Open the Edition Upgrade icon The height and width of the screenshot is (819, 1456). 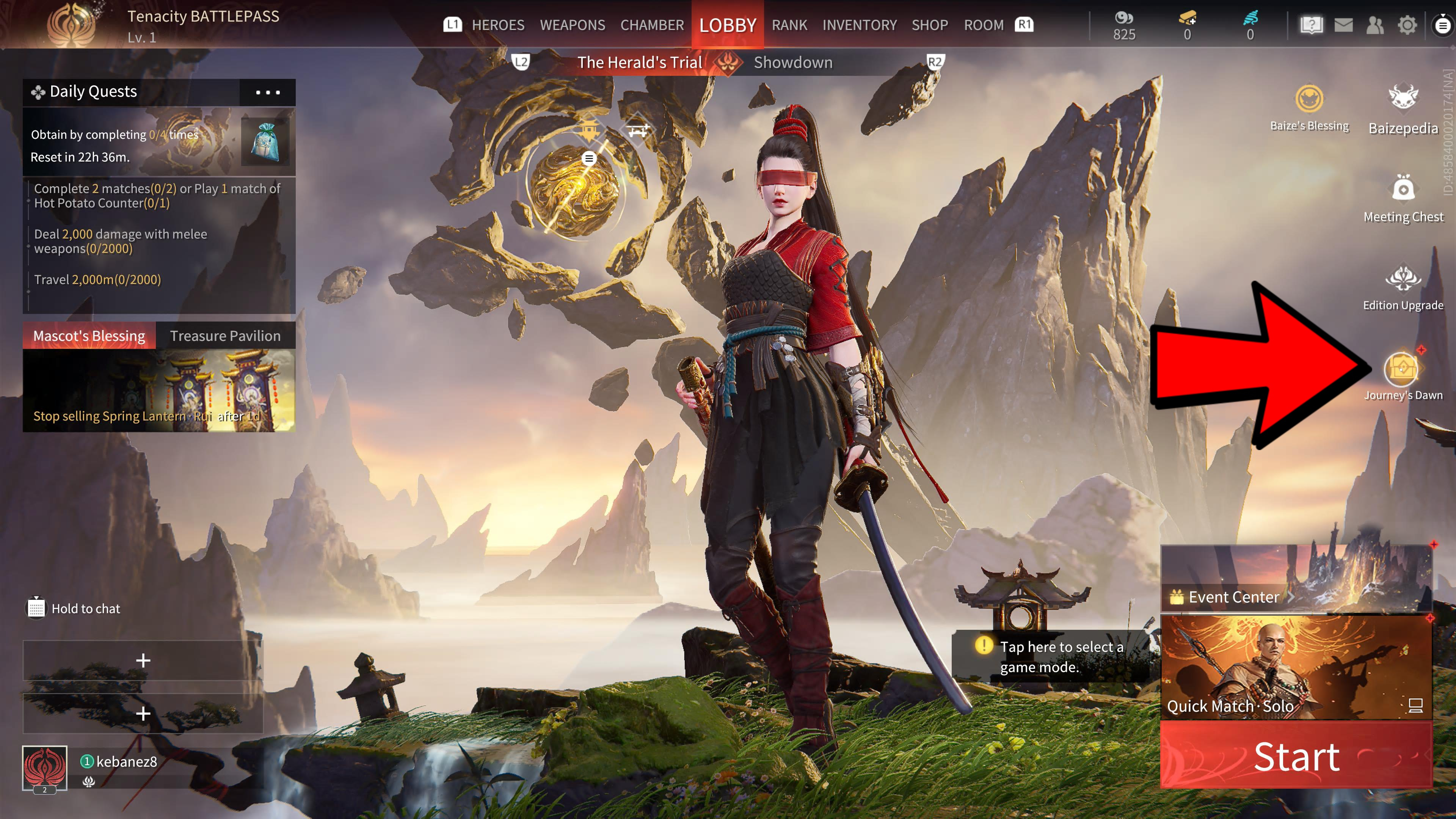[x=1402, y=280]
